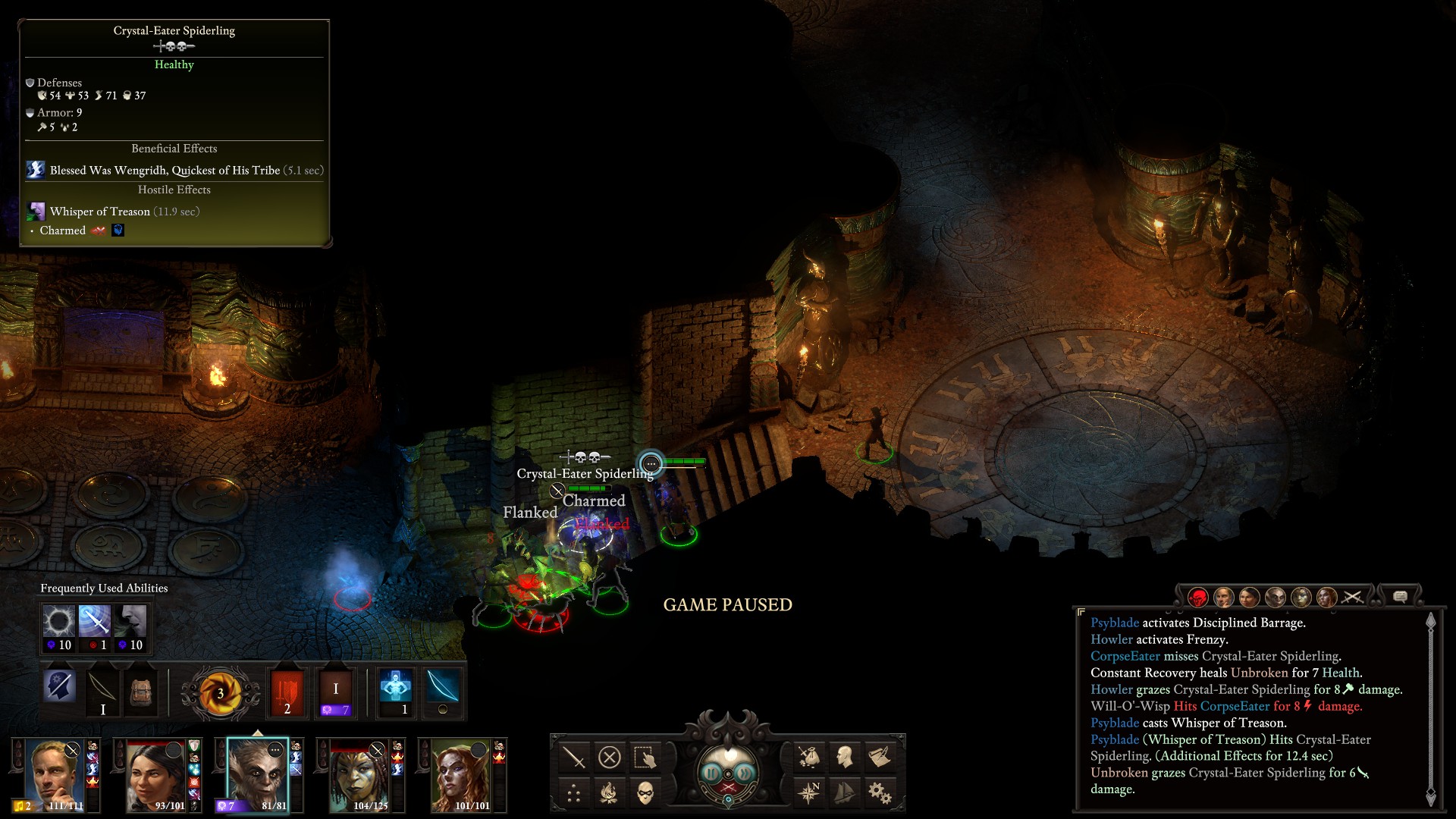Image resolution: width=1456 pixels, height=819 pixels.
Task: Select the furred orlan party portrait
Action: [x=258, y=773]
